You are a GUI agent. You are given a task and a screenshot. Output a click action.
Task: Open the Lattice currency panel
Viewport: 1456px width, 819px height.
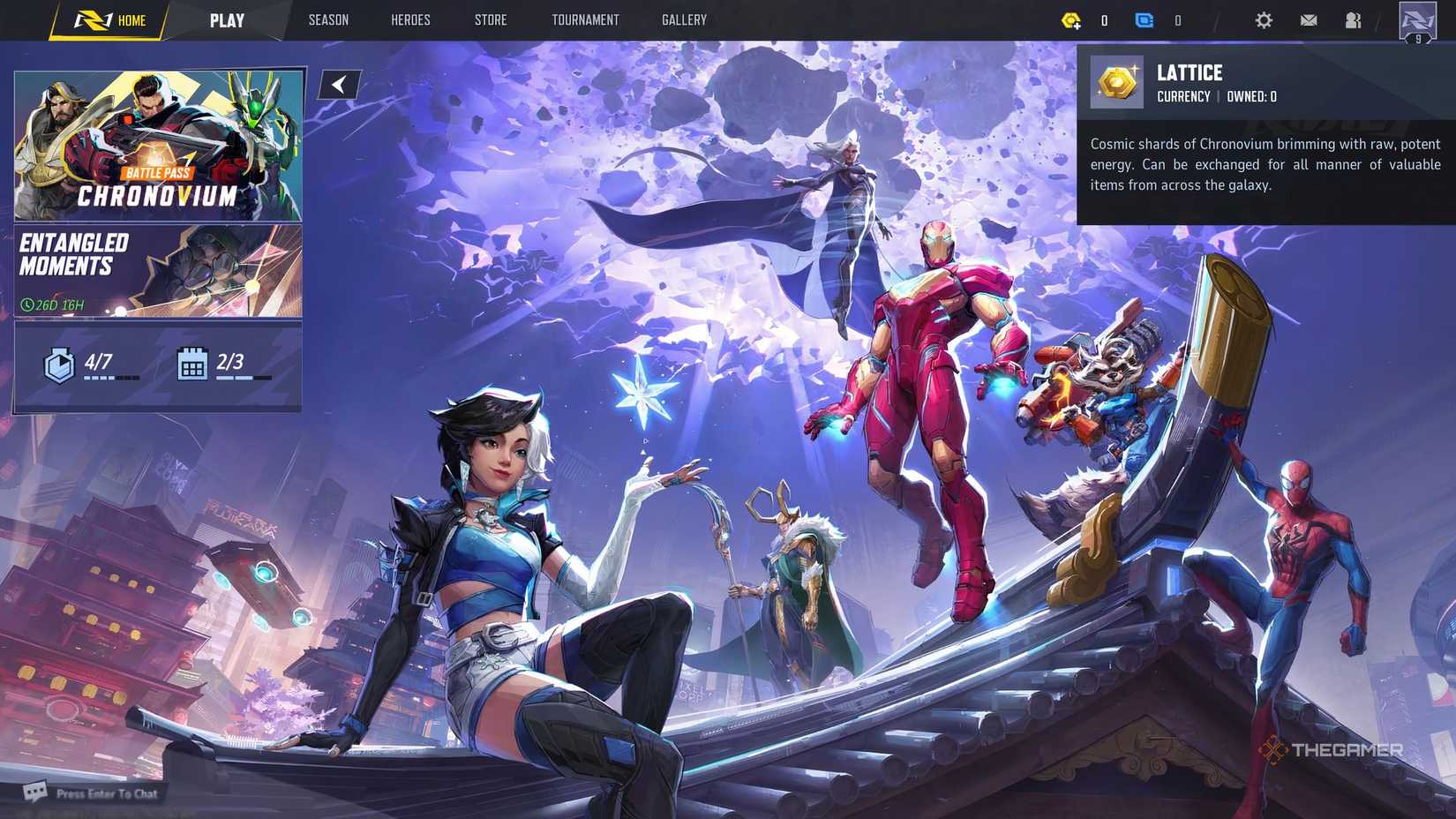[1072, 19]
